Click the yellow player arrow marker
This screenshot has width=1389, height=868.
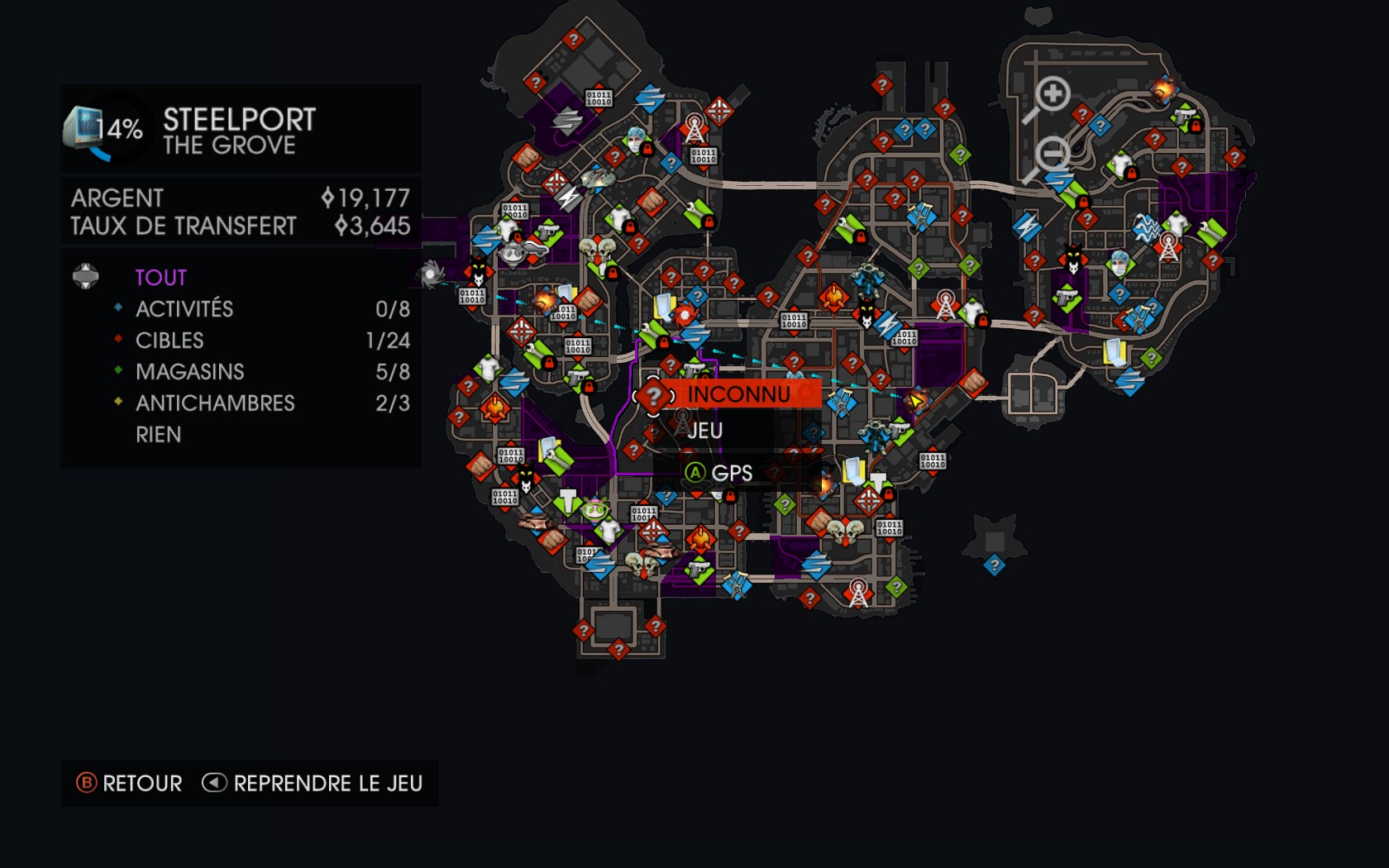point(916,402)
